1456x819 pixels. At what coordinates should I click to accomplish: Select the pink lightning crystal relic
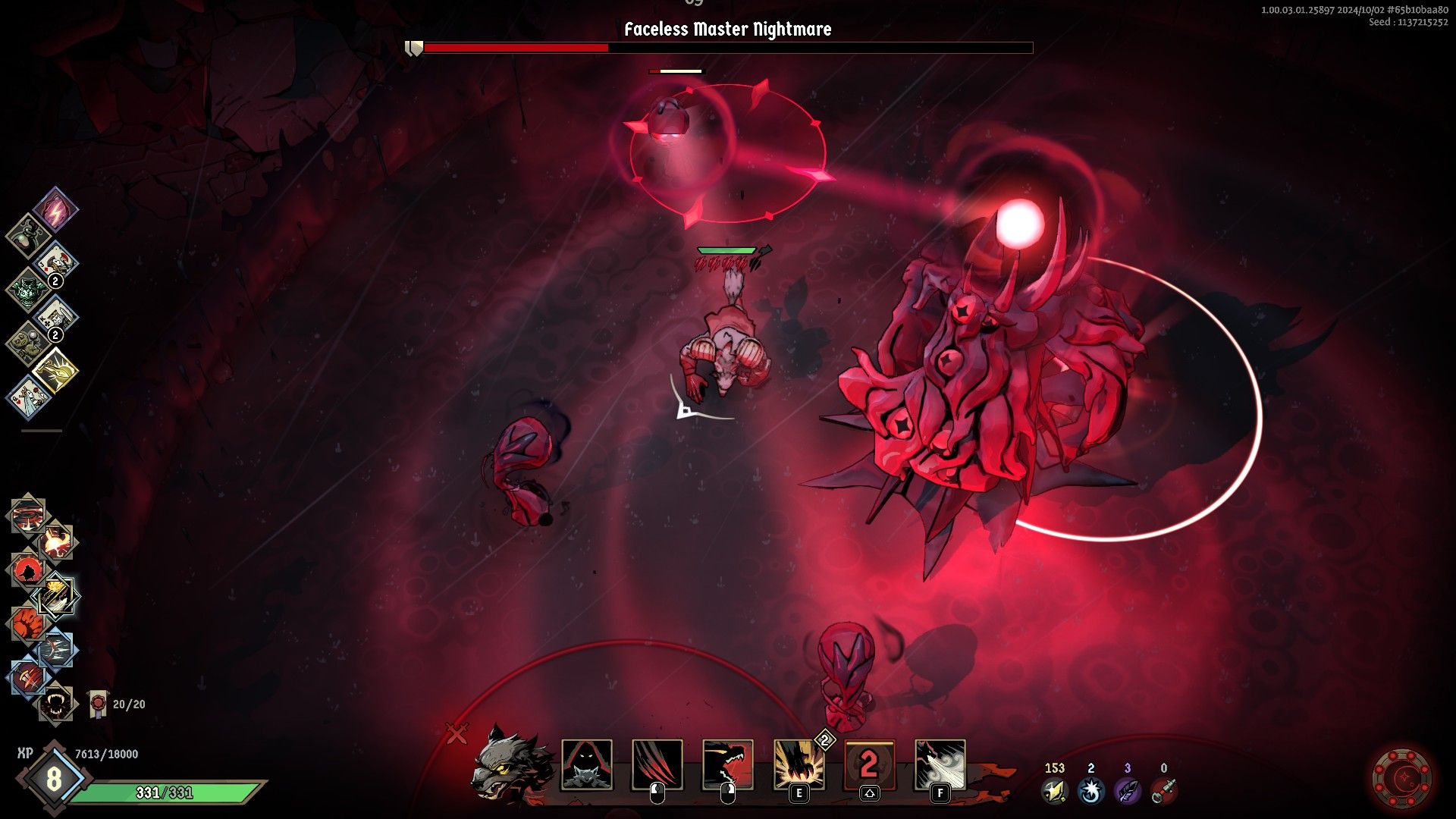[55, 209]
